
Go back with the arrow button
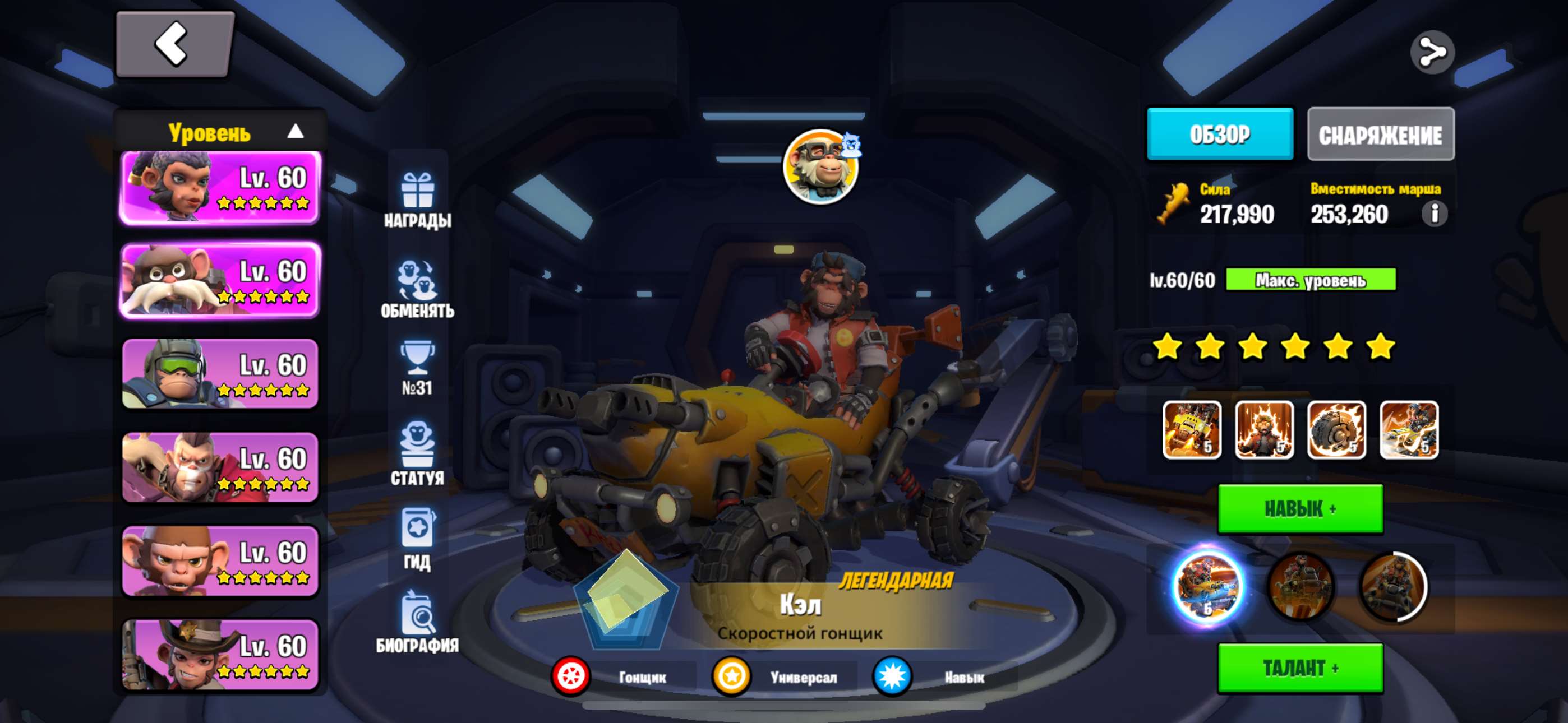tap(174, 44)
